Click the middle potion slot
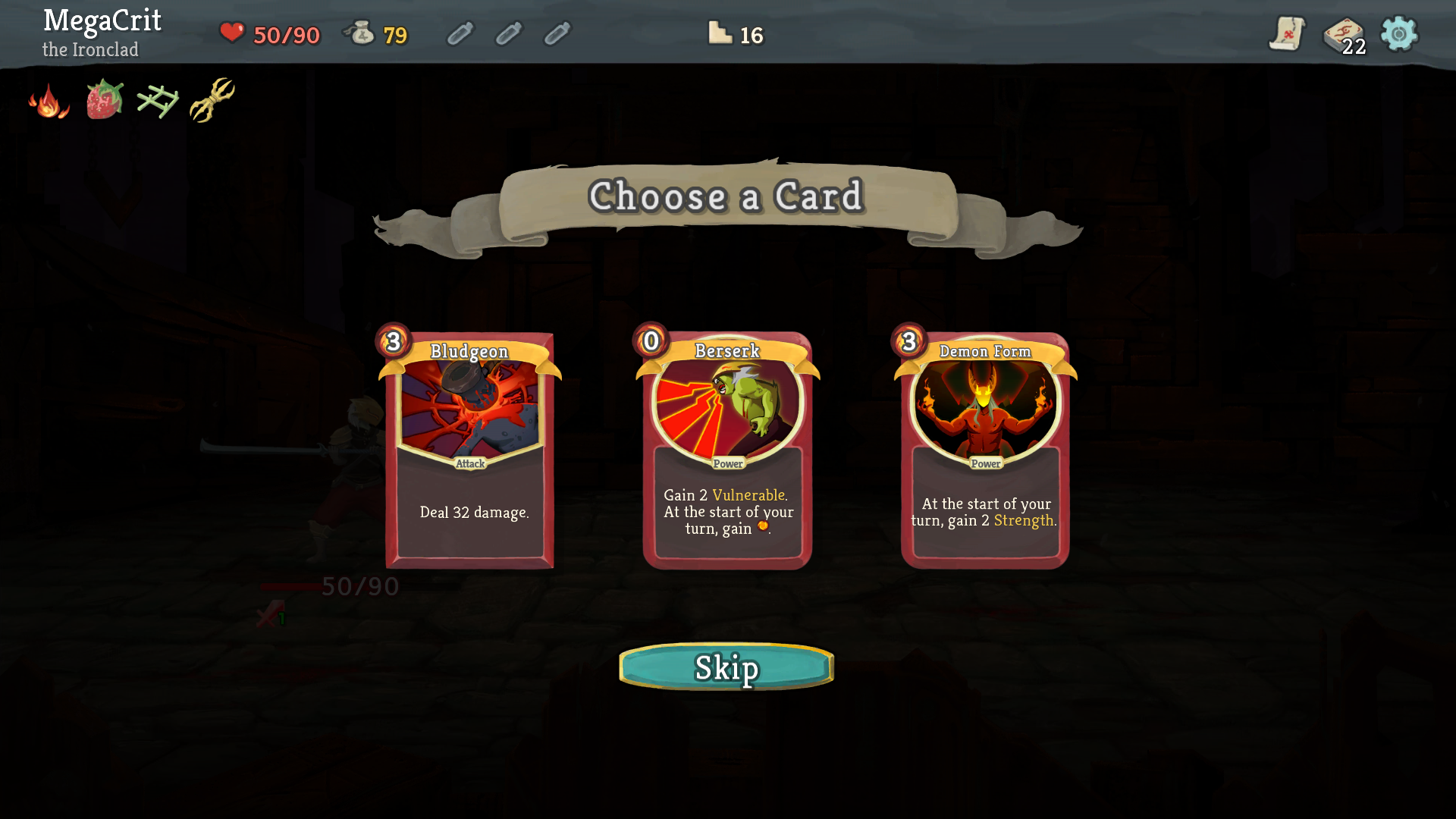 point(508,34)
